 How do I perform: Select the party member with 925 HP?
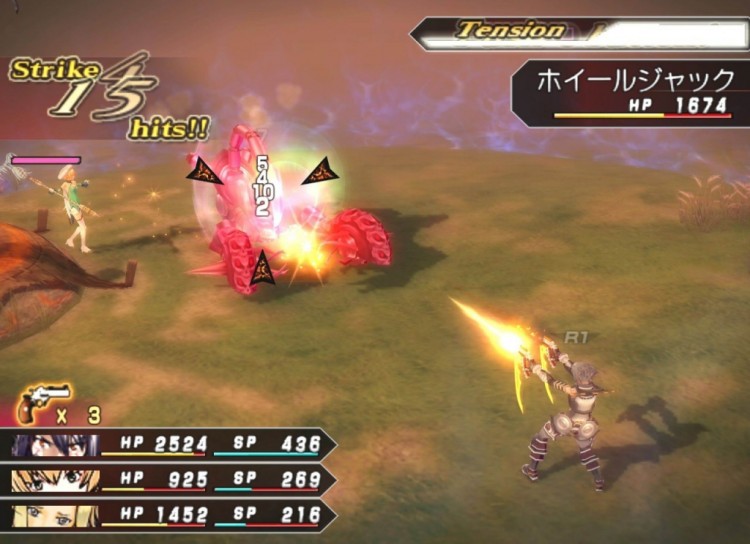[170, 480]
